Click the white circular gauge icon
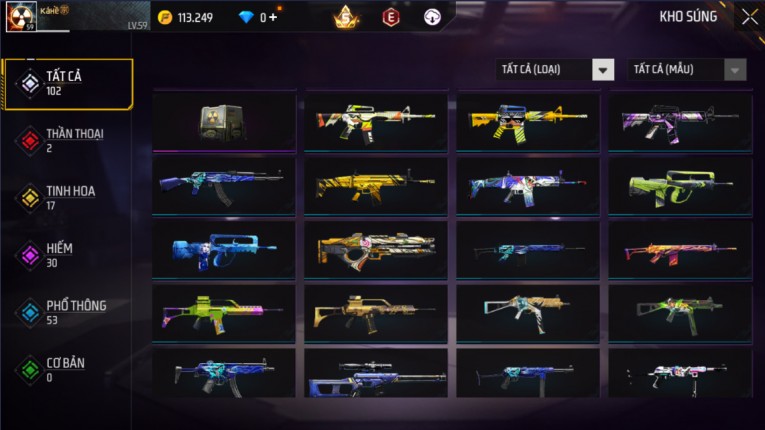The width and height of the screenshot is (765, 430). tap(432, 16)
